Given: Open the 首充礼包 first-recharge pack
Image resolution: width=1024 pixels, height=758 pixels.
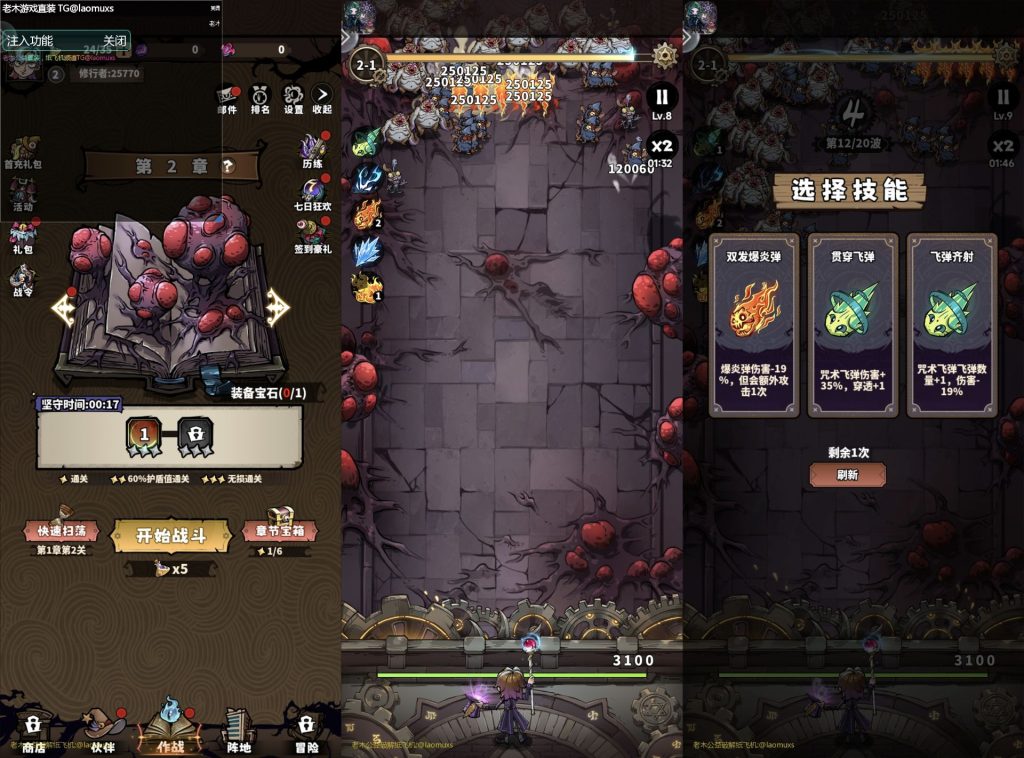Looking at the screenshot, I should pyautogui.click(x=24, y=151).
